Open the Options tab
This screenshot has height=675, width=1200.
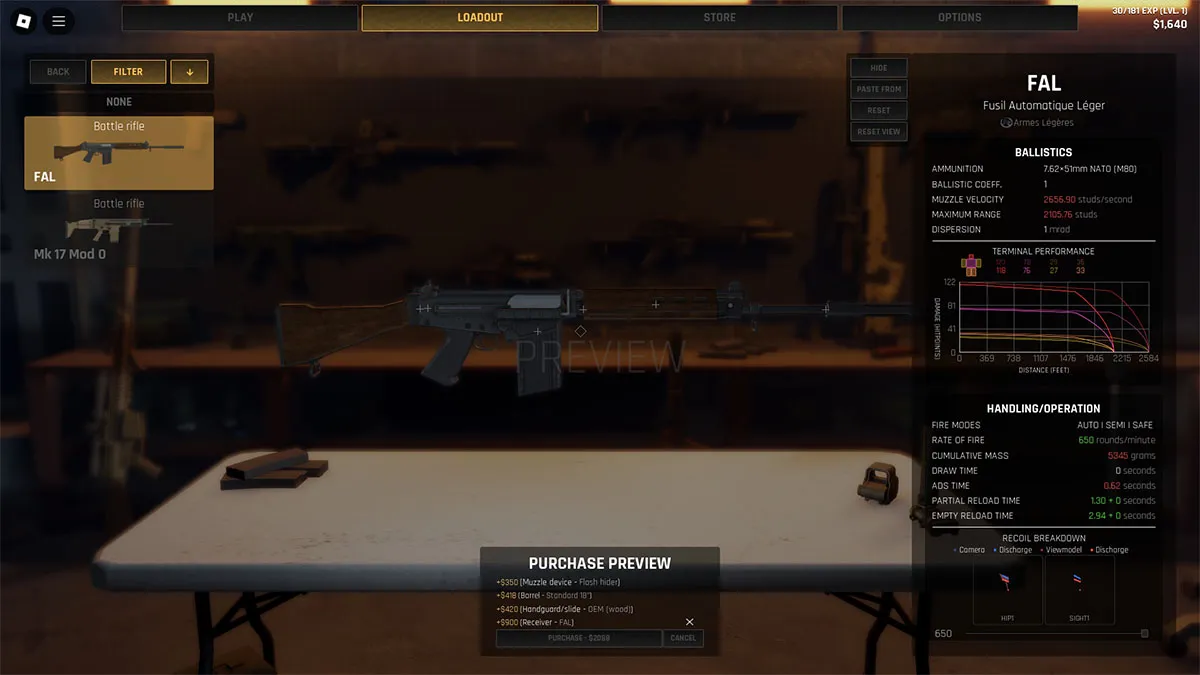[959, 18]
